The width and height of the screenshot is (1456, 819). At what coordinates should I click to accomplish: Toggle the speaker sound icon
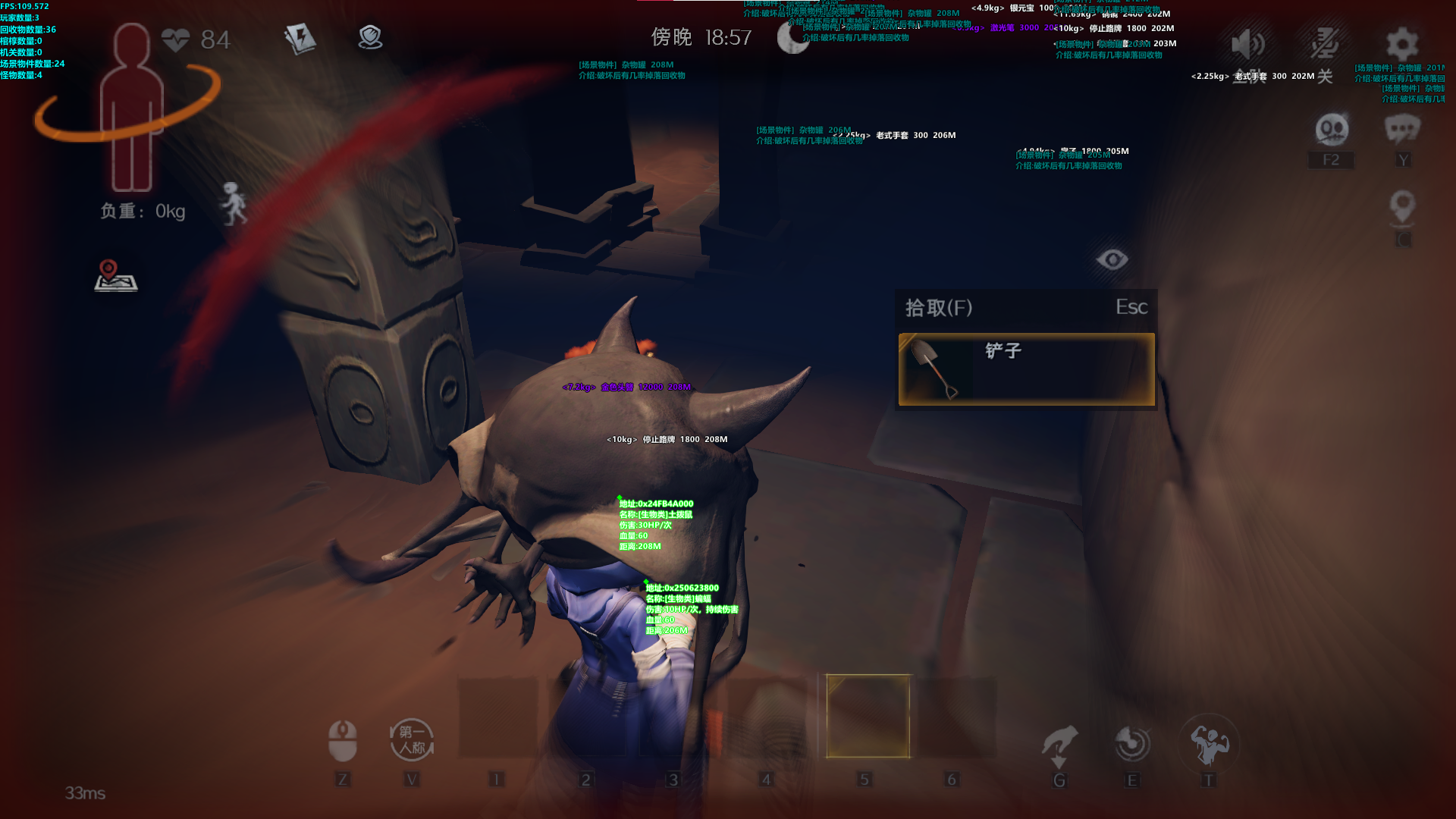point(1247,45)
